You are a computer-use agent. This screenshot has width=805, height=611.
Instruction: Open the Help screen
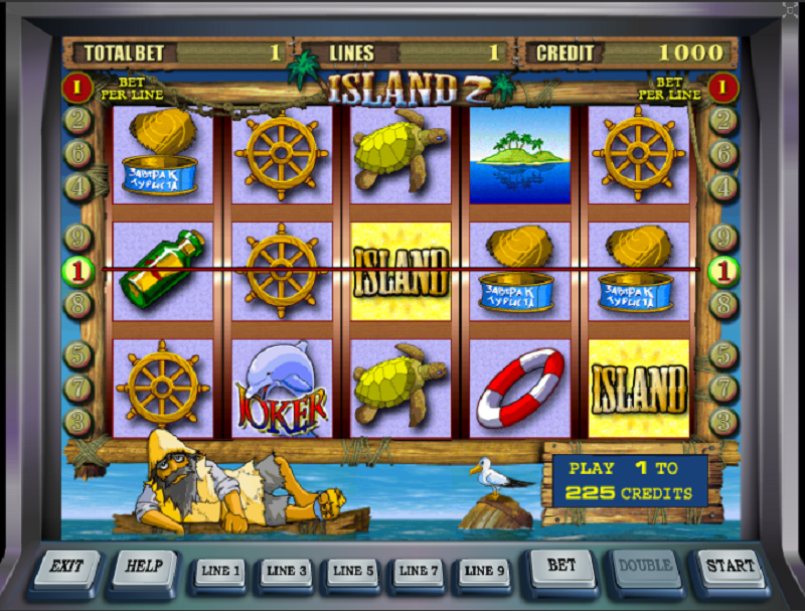point(144,567)
